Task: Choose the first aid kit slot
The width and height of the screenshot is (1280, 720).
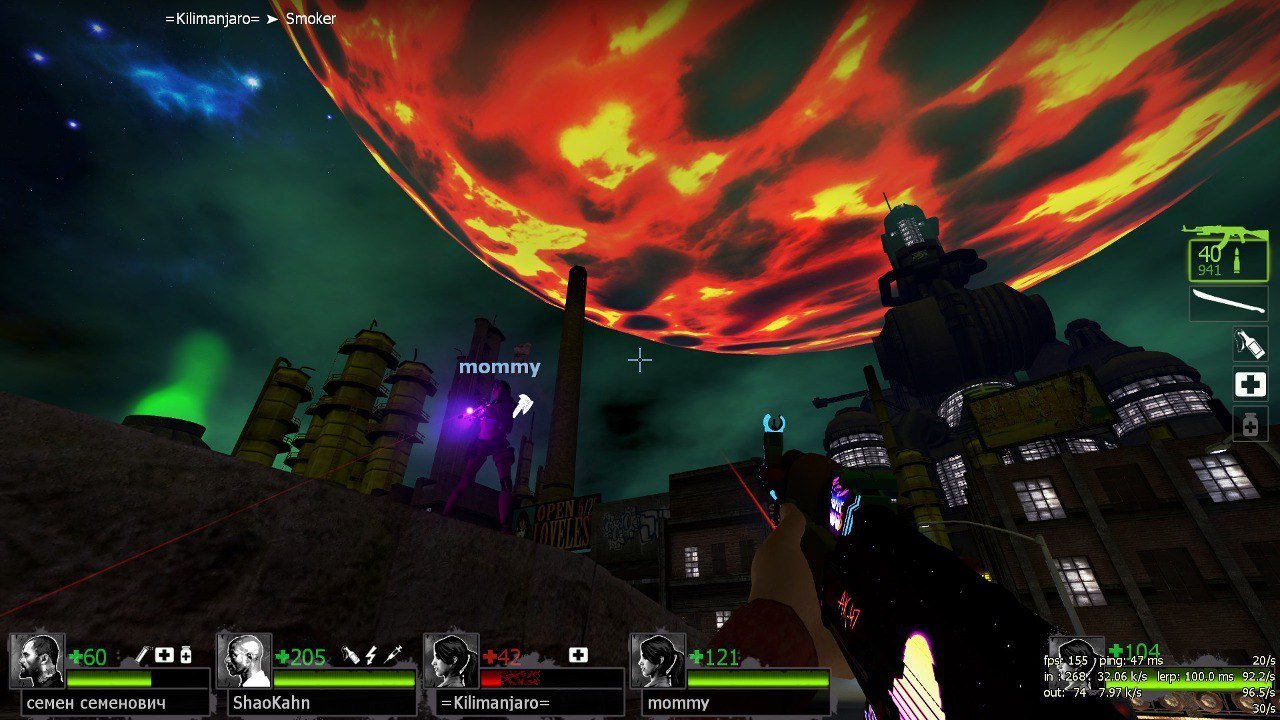Action: click(1250, 383)
